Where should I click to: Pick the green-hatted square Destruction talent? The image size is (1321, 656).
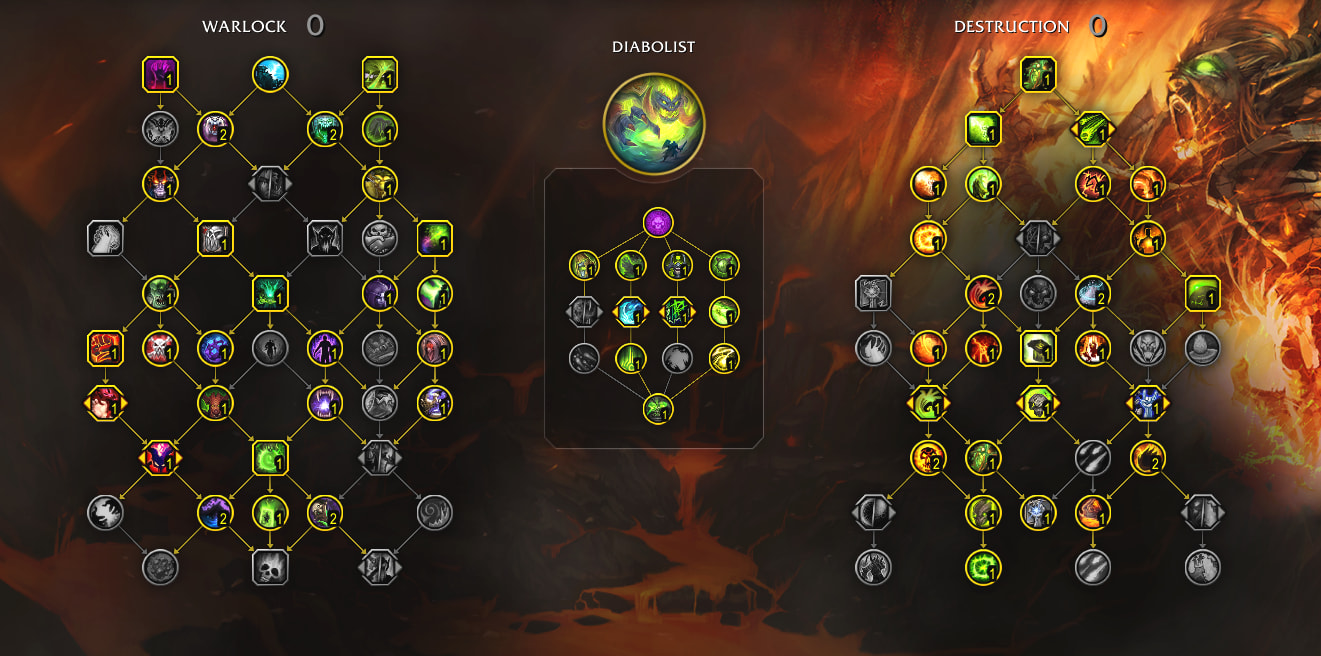click(x=1038, y=348)
